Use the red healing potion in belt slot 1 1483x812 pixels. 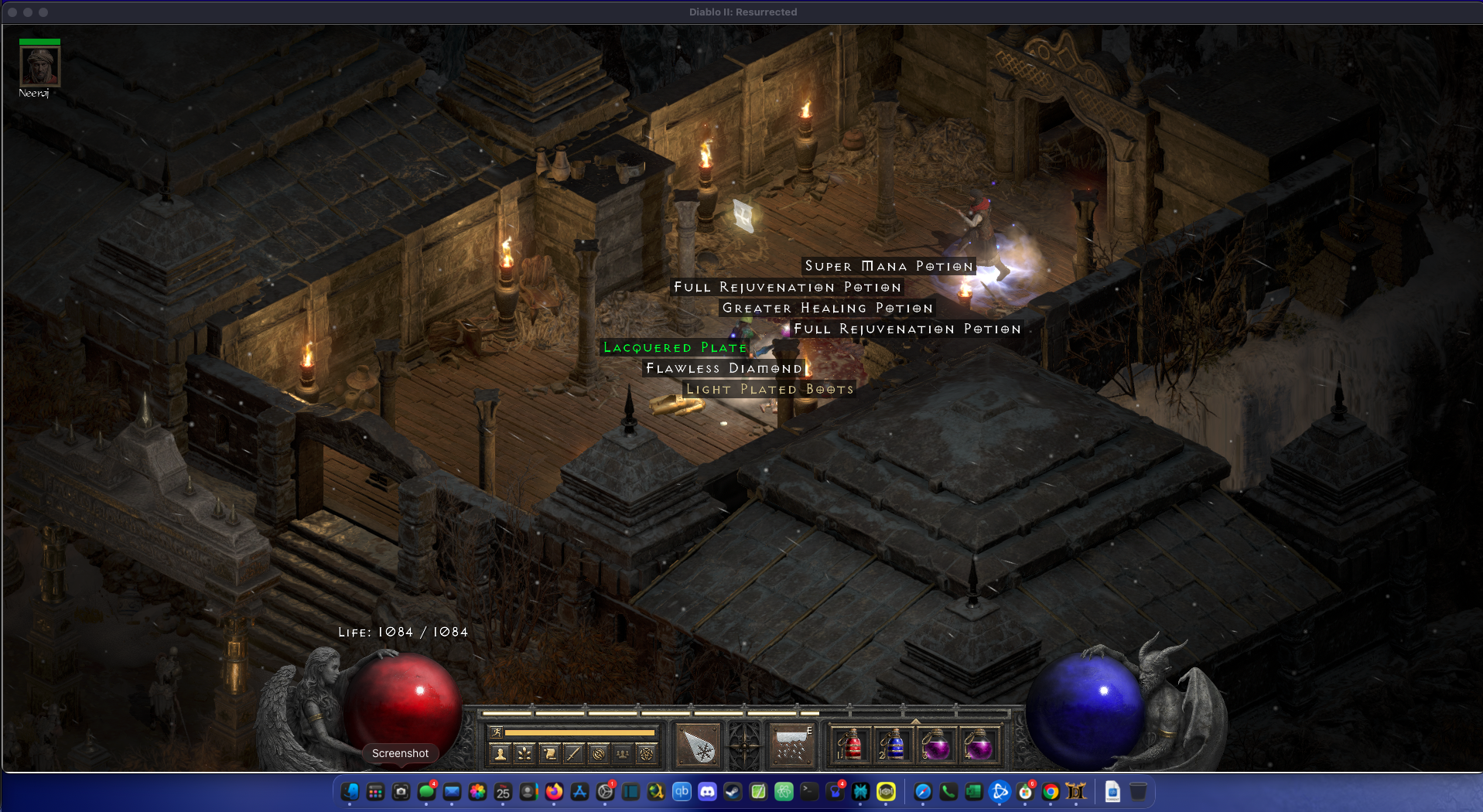click(851, 745)
